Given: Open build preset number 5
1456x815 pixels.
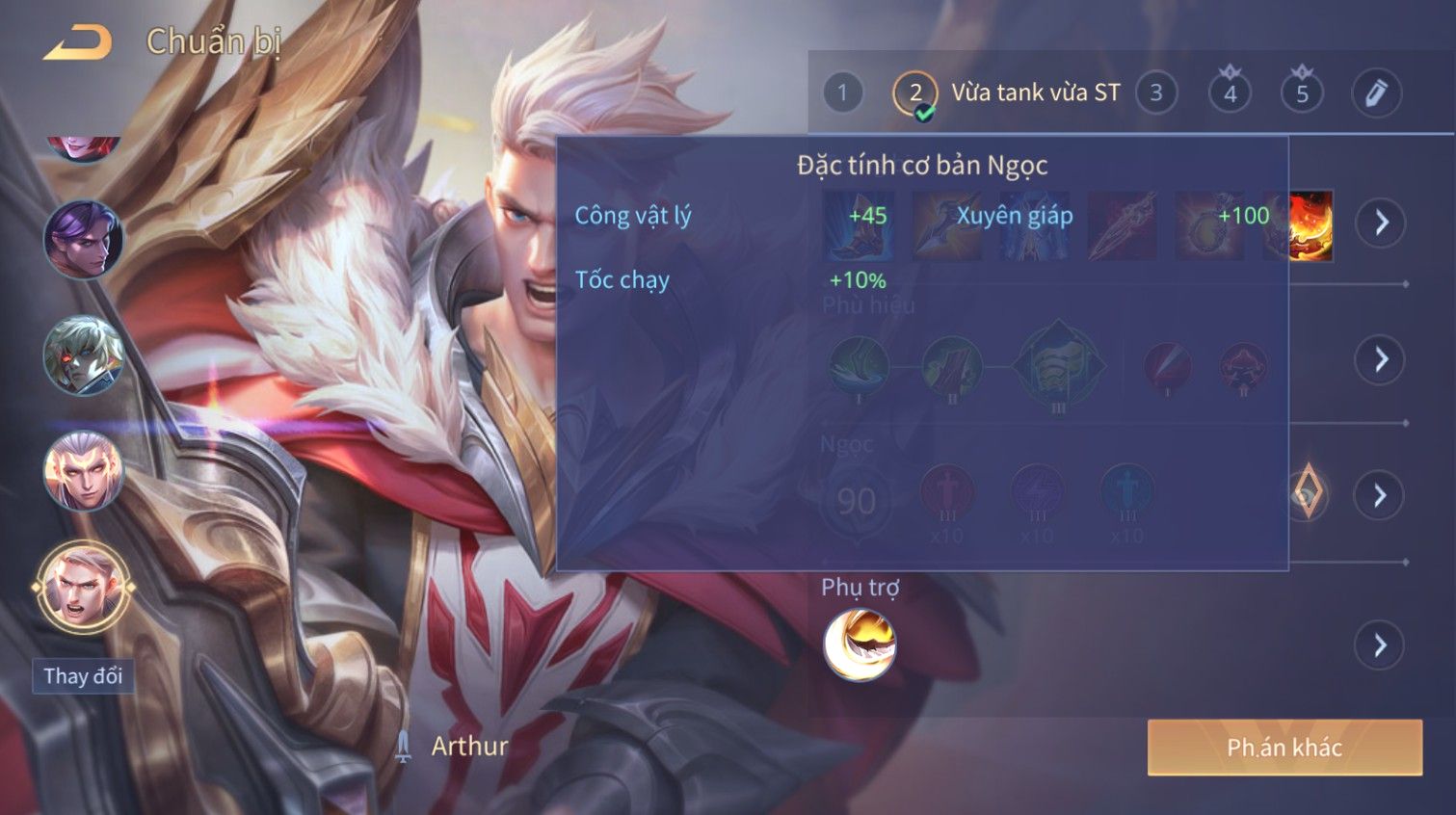Looking at the screenshot, I should pos(1302,93).
